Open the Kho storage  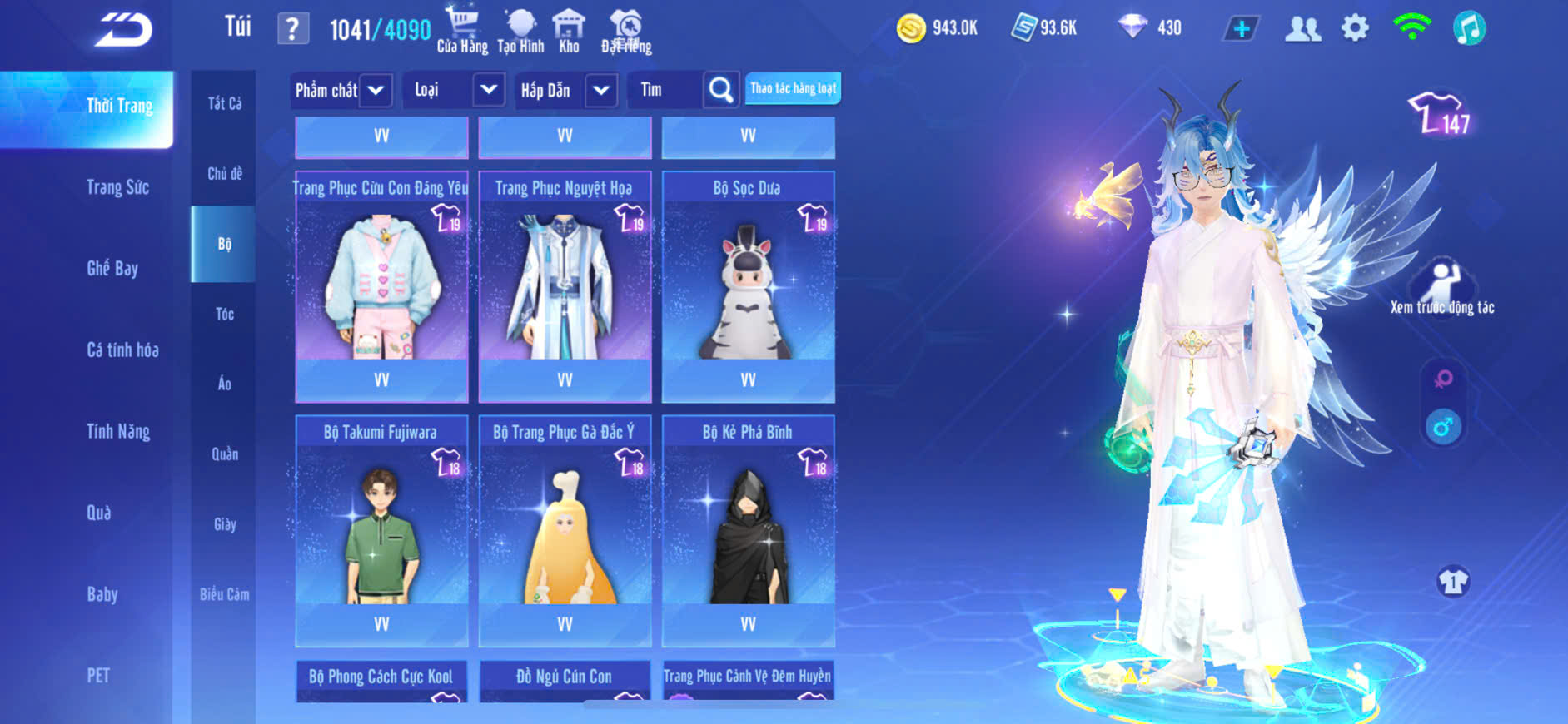569,30
